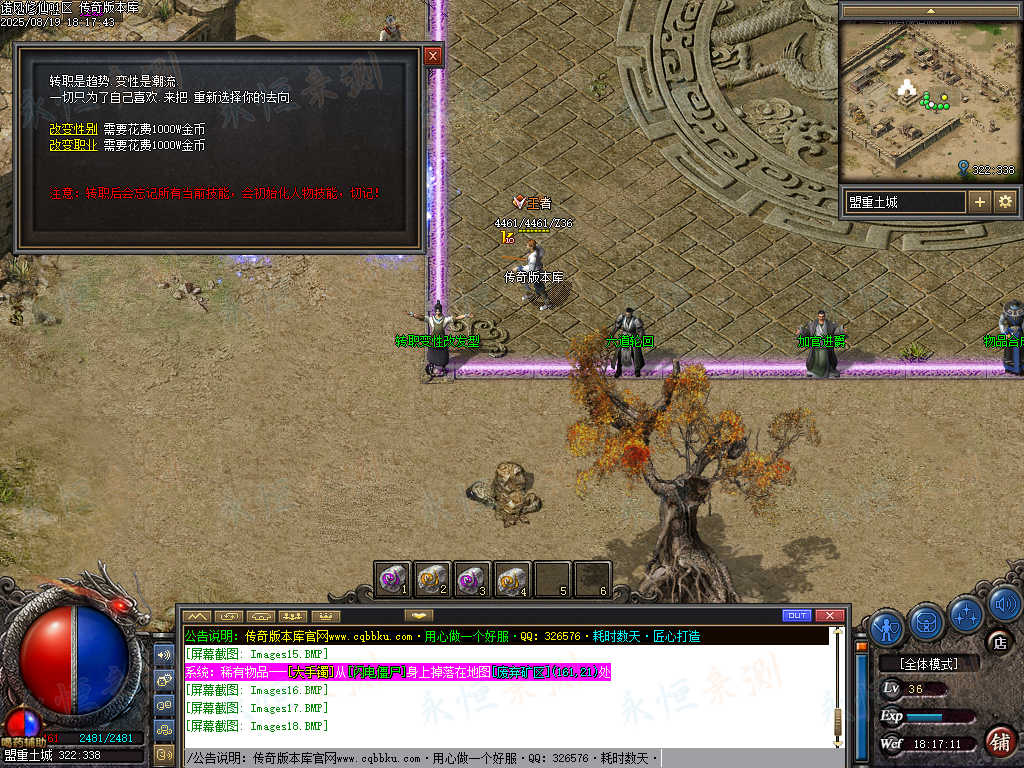Toggle sound with the round speaker button
Screen dimensions: 1024x768
coord(1004,604)
